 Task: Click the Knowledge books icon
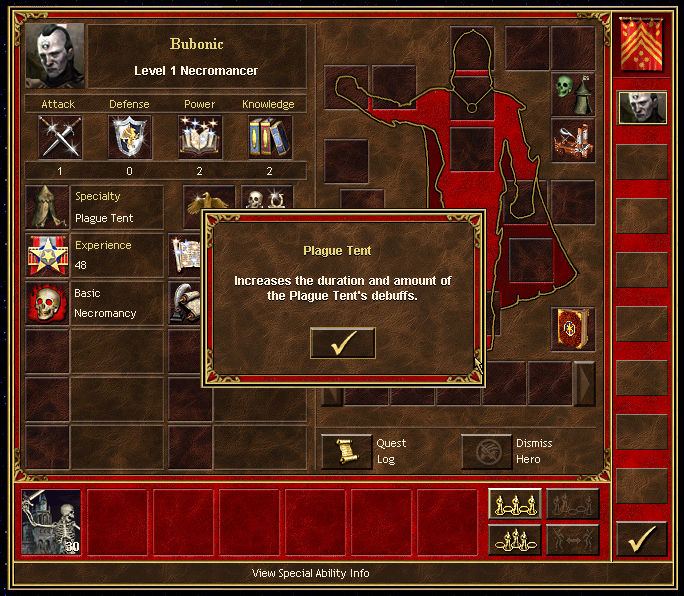pos(268,137)
